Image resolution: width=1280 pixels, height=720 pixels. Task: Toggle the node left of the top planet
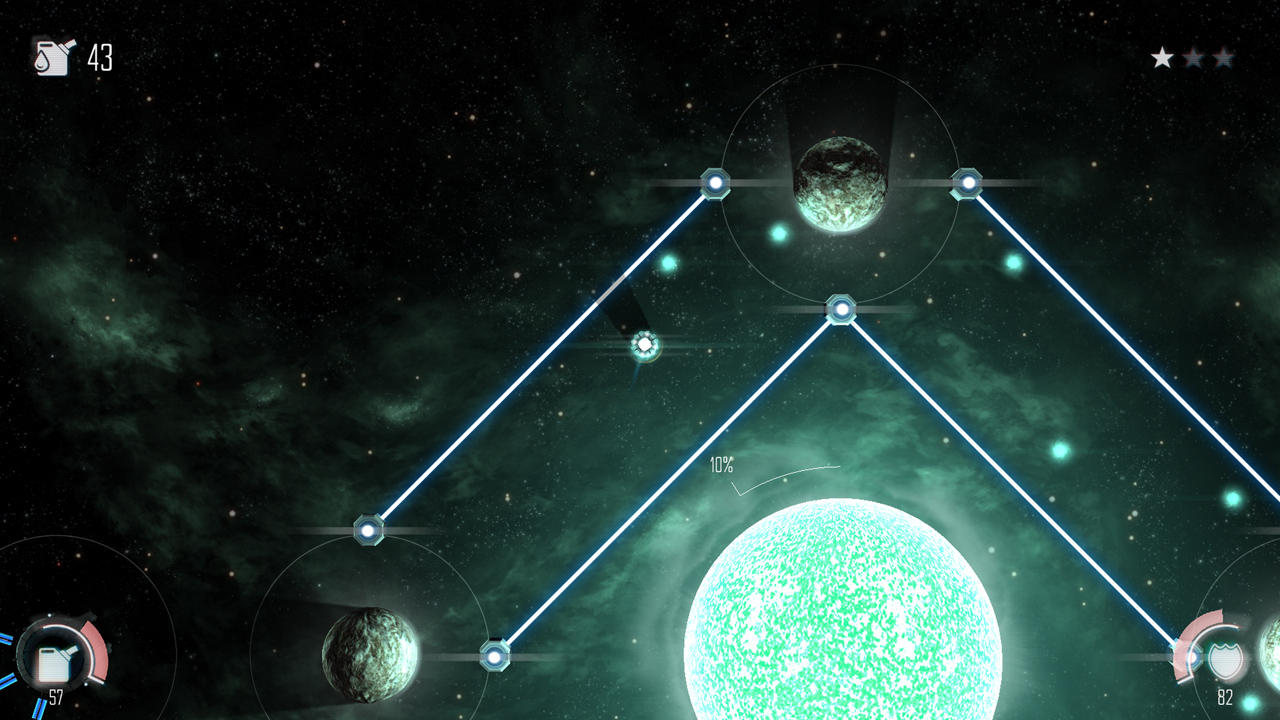coord(715,183)
